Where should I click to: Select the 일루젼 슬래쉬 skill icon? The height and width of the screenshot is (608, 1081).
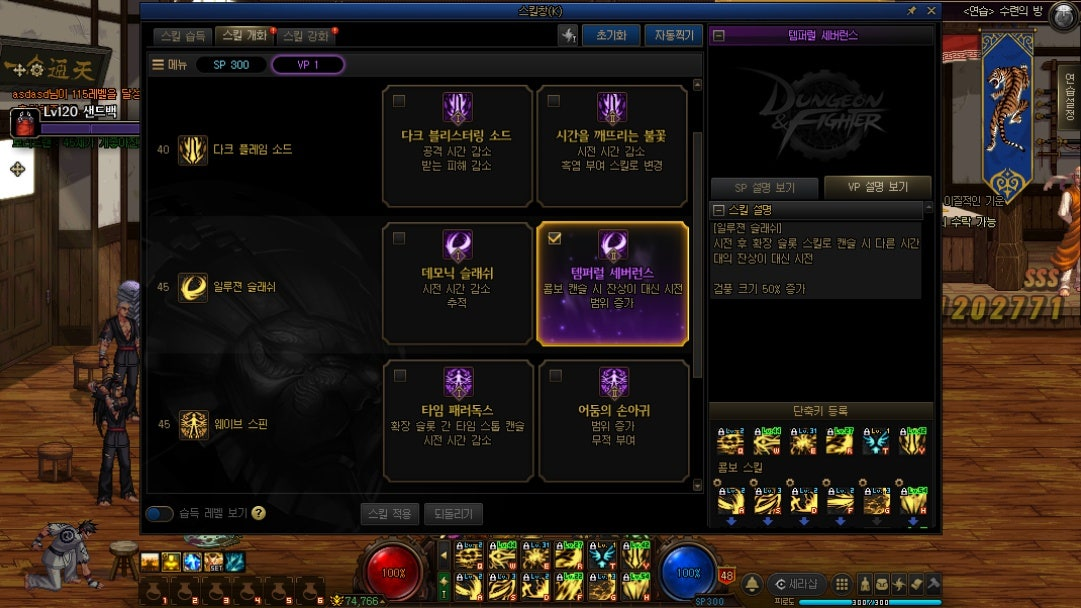[x=193, y=287]
